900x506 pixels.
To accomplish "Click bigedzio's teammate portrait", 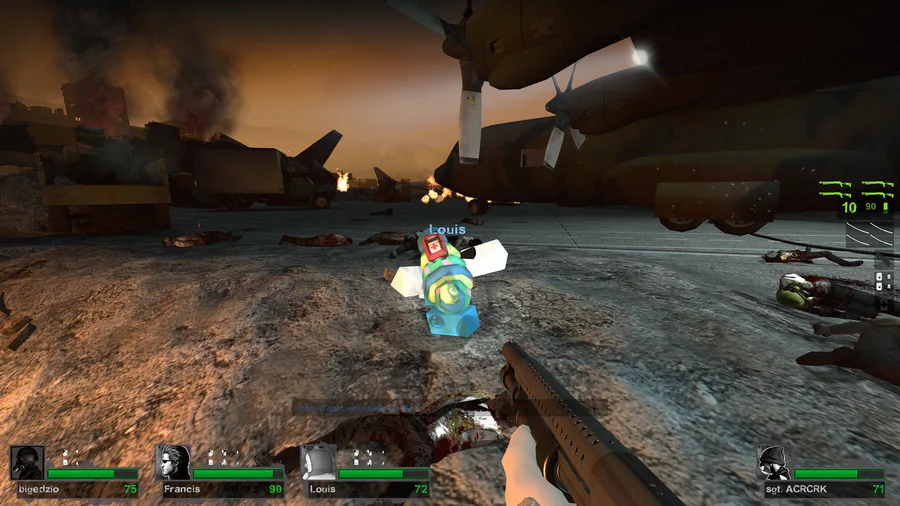I will pos(27,463).
